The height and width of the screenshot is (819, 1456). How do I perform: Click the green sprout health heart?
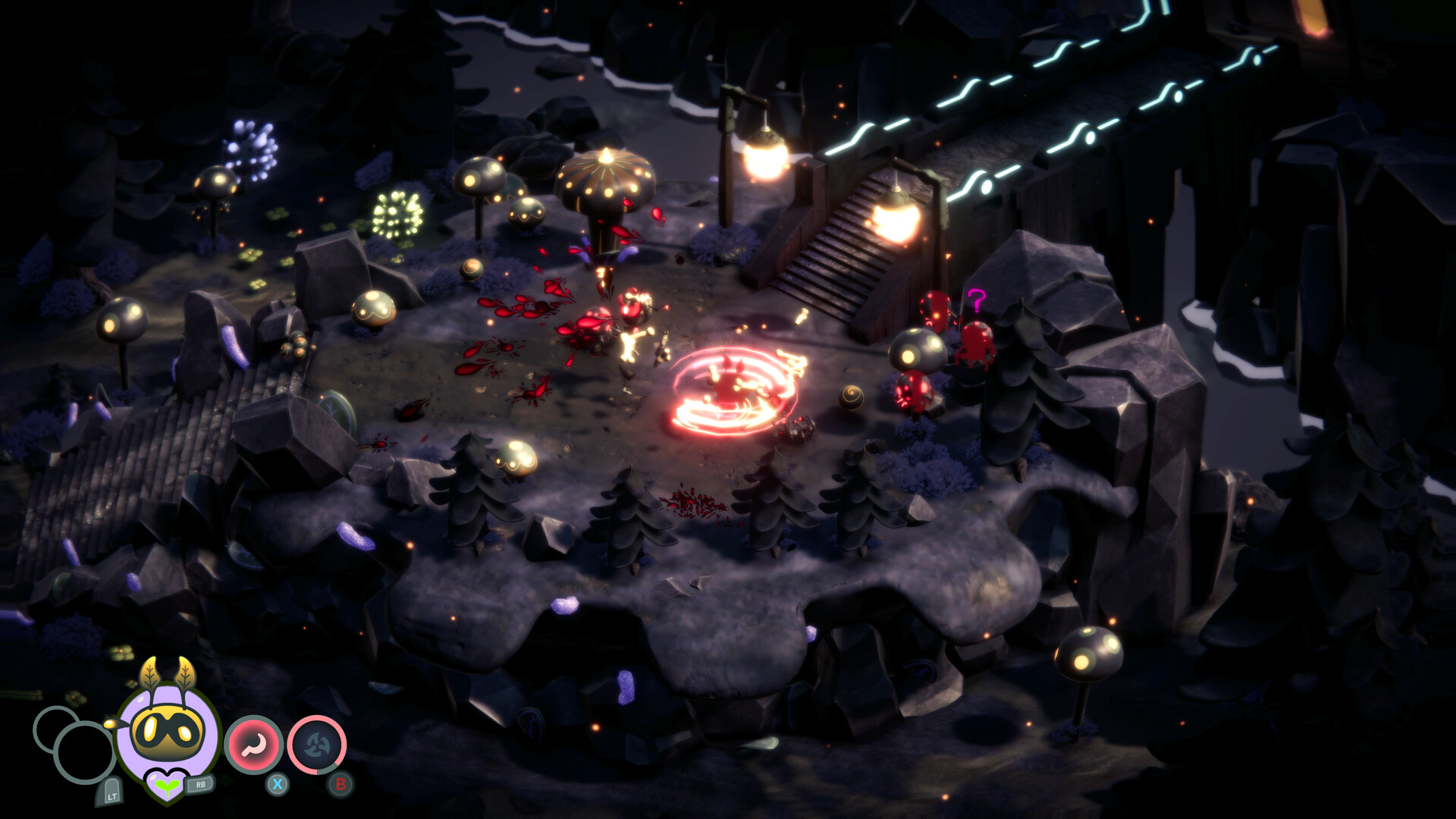click(x=167, y=787)
